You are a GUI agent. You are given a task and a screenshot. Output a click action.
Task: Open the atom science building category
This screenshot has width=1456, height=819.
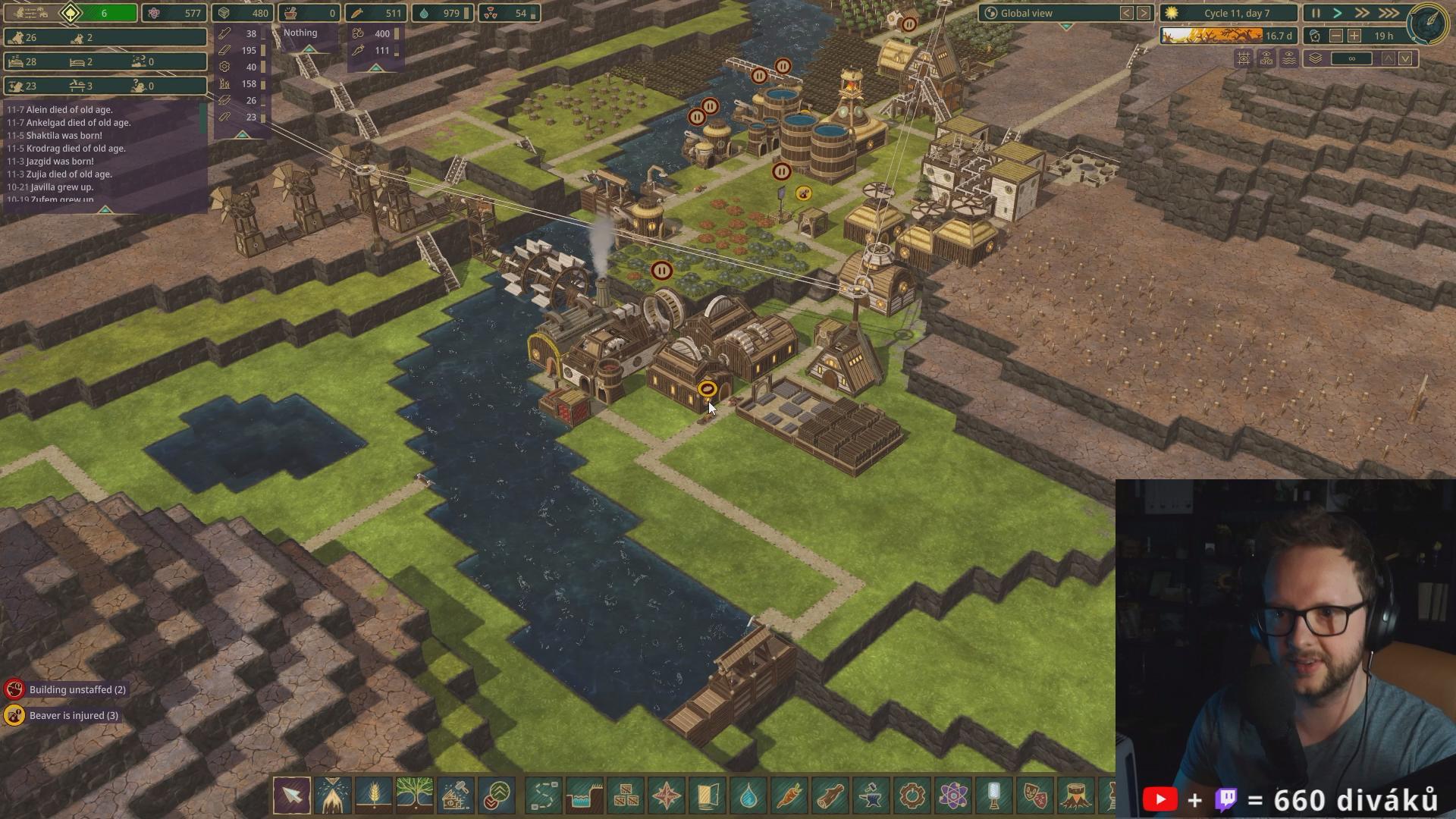(x=953, y=795)
